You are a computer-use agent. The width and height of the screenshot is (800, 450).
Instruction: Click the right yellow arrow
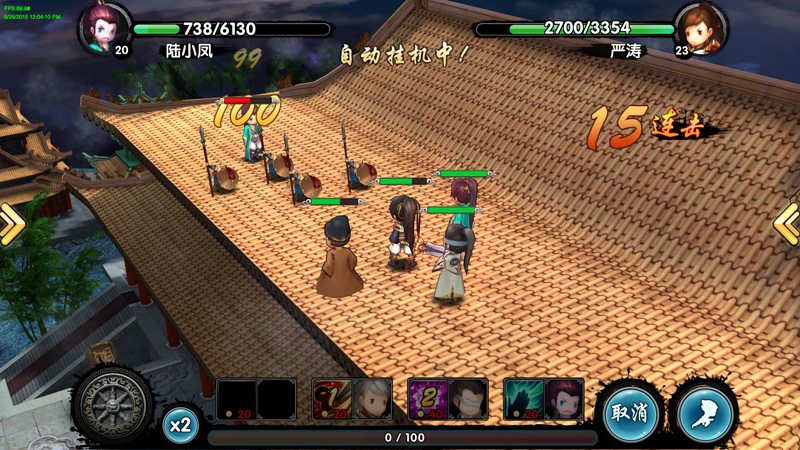click(788, 224)
